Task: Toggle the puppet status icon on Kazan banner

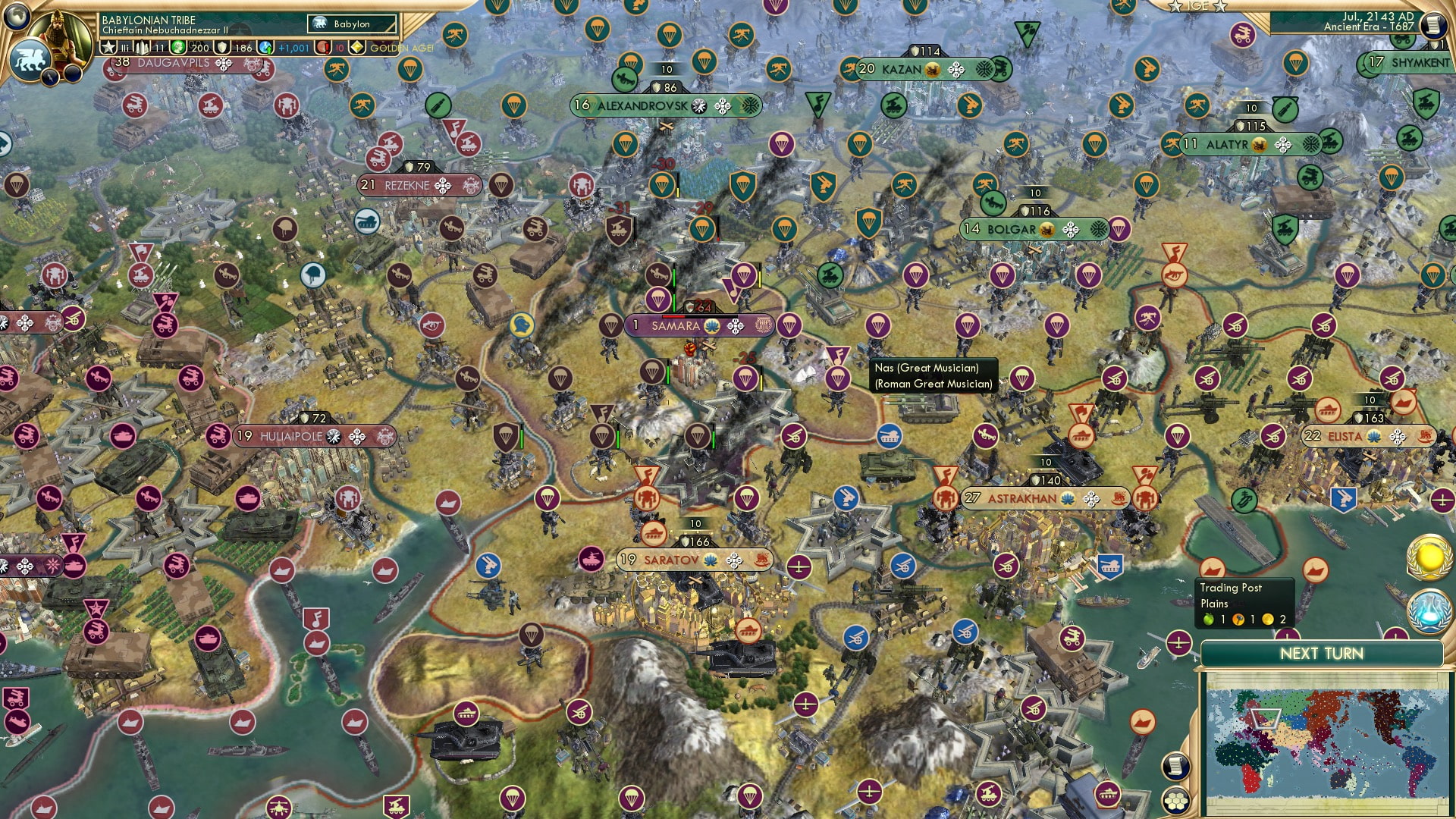Action: (x=932, y=70)
